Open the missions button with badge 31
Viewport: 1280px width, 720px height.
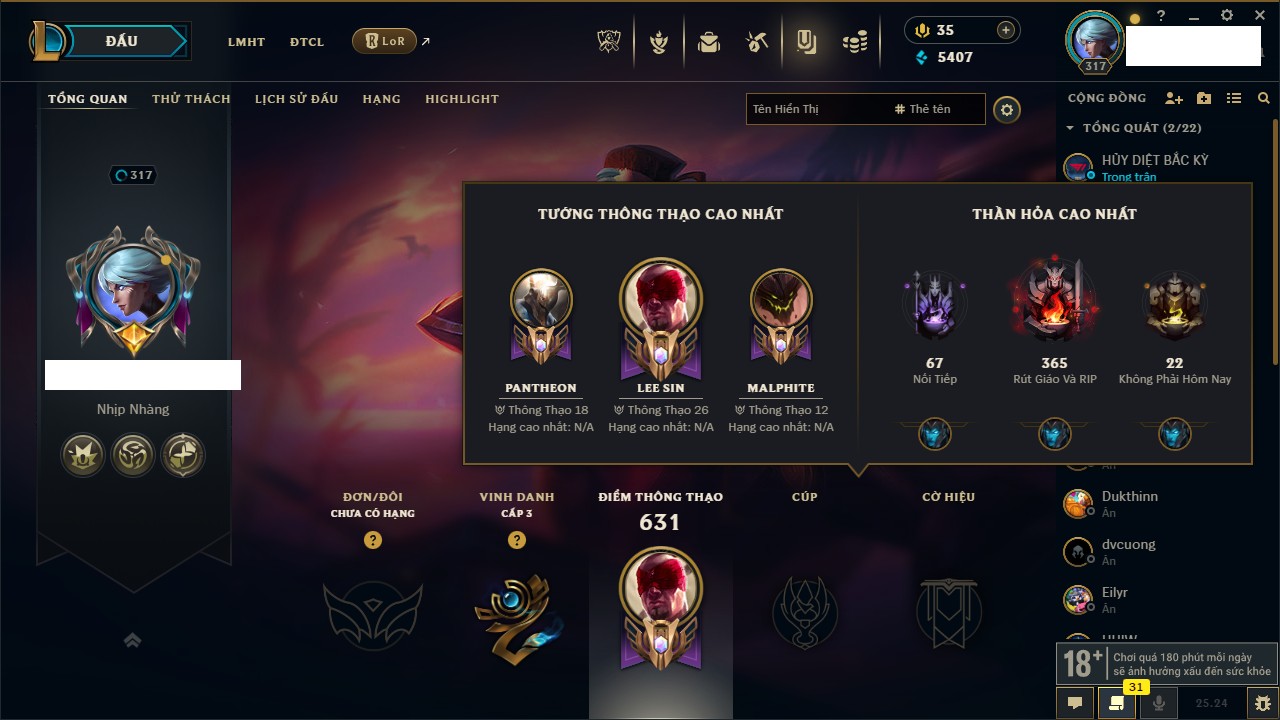(1115, 703)
